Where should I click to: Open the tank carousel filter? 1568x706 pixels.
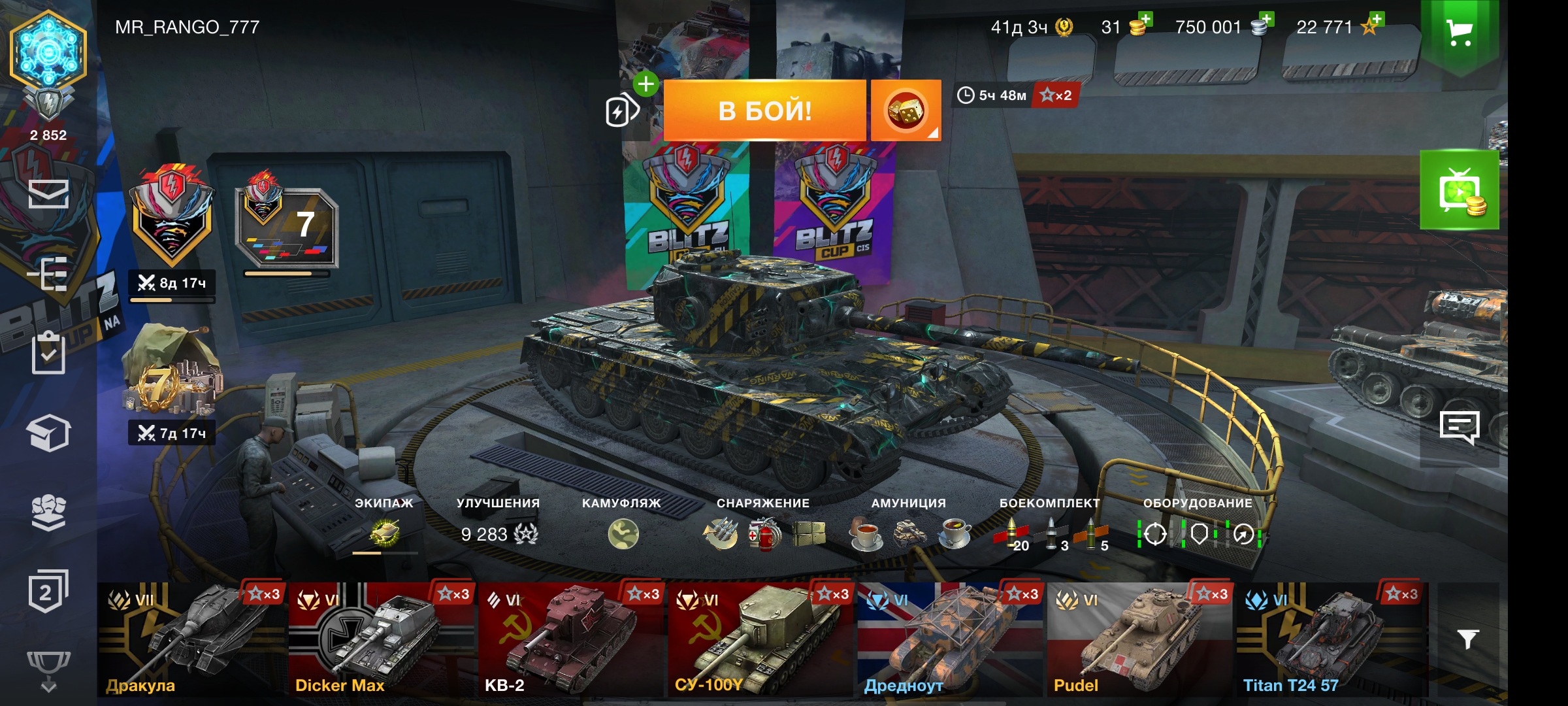pos(1467,639)
